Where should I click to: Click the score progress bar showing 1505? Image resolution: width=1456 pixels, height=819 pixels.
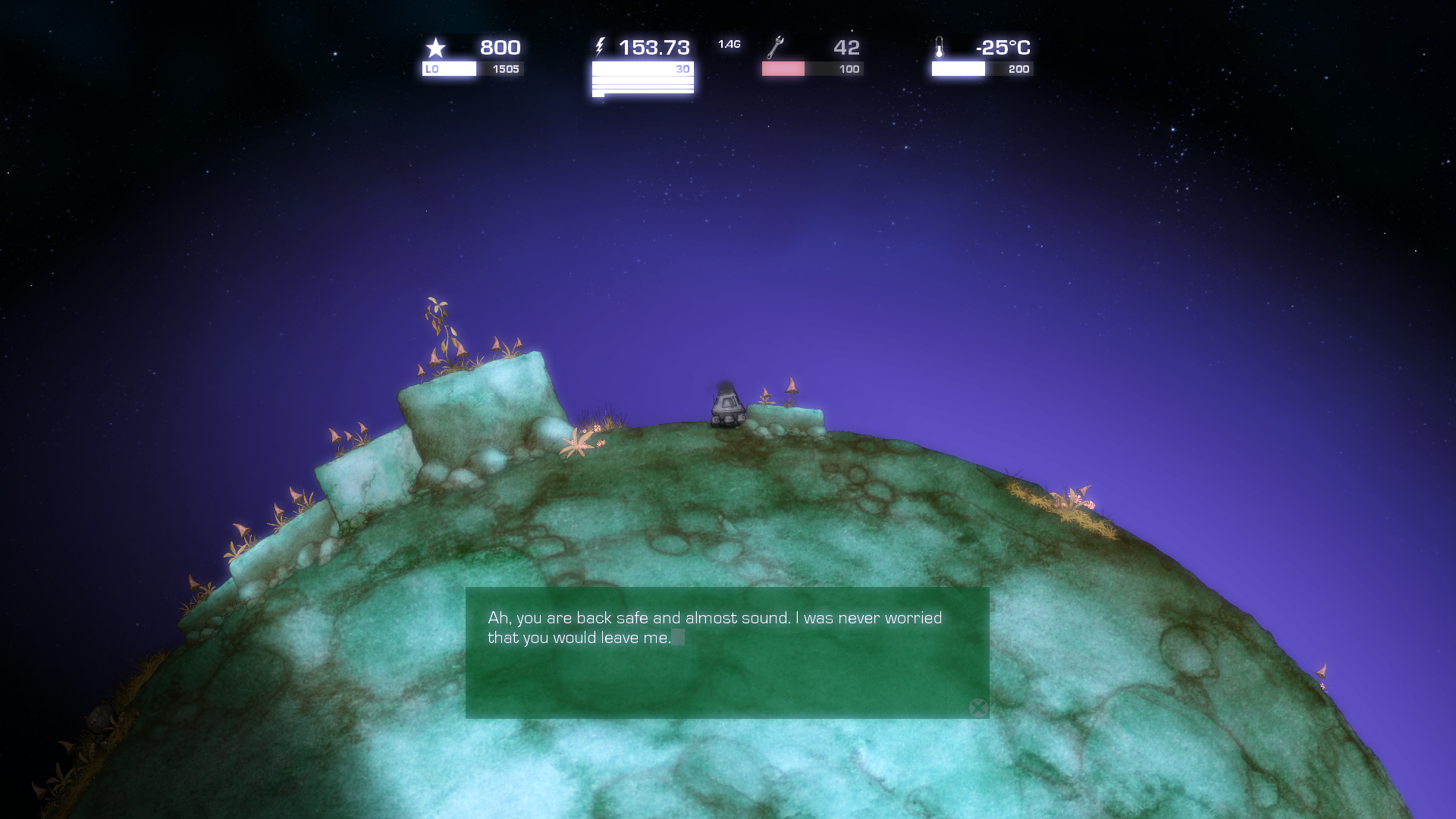(x=473, y=69)
